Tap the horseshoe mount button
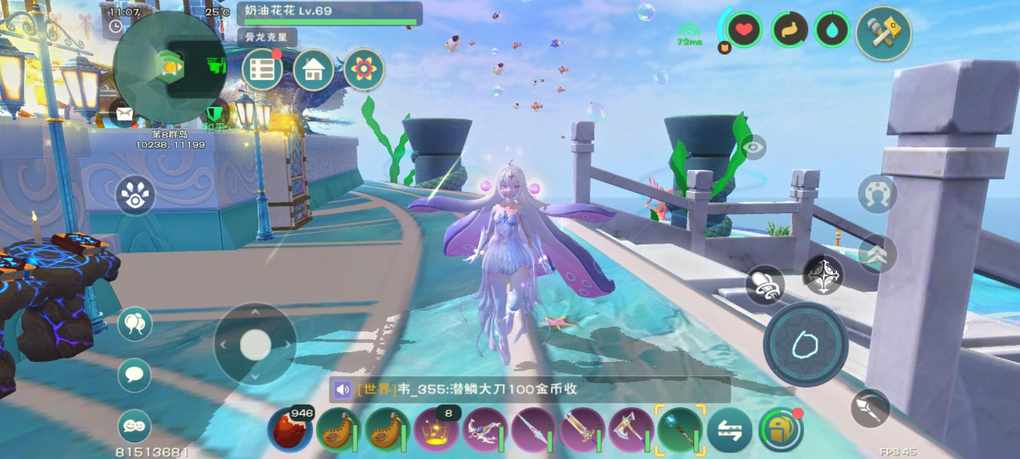1020x459 pixels. click(x=877, y=193)
